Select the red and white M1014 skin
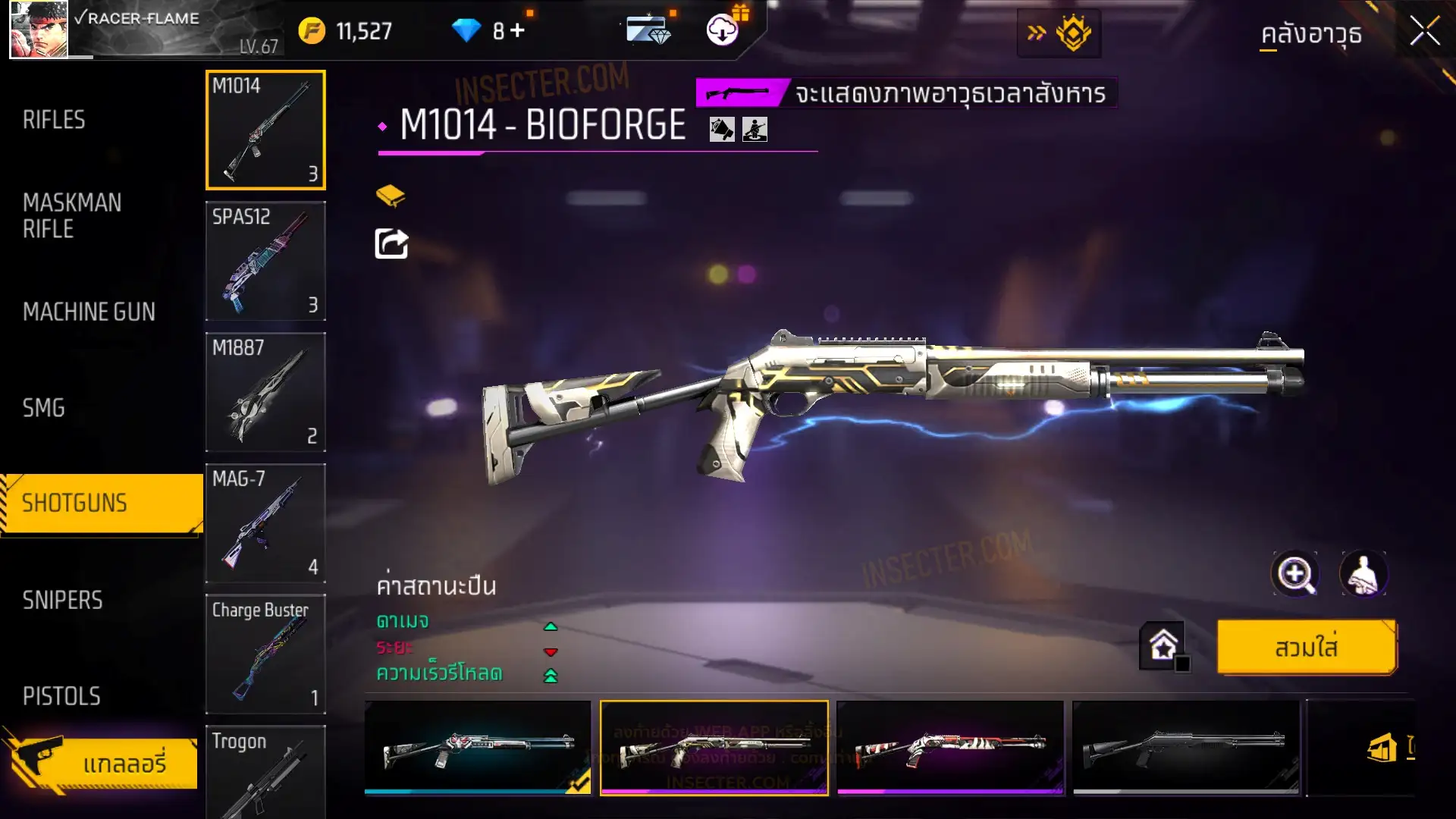Screen dimensions: 1456x819 [949, 748]
